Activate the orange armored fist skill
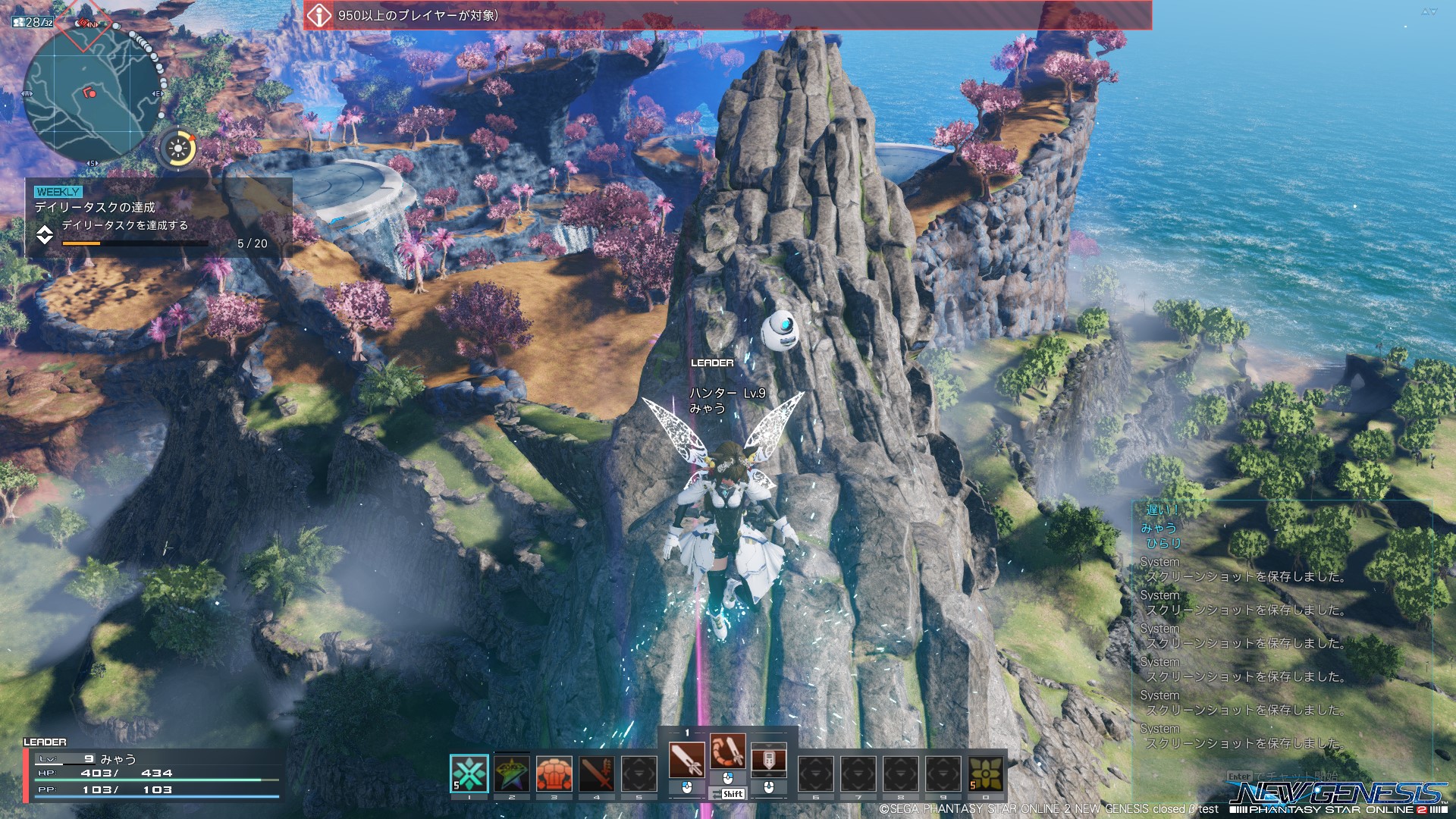Image resolution: width=1456 pixels, height=819 pixels. pyautogui.click(x=554, y=774)
